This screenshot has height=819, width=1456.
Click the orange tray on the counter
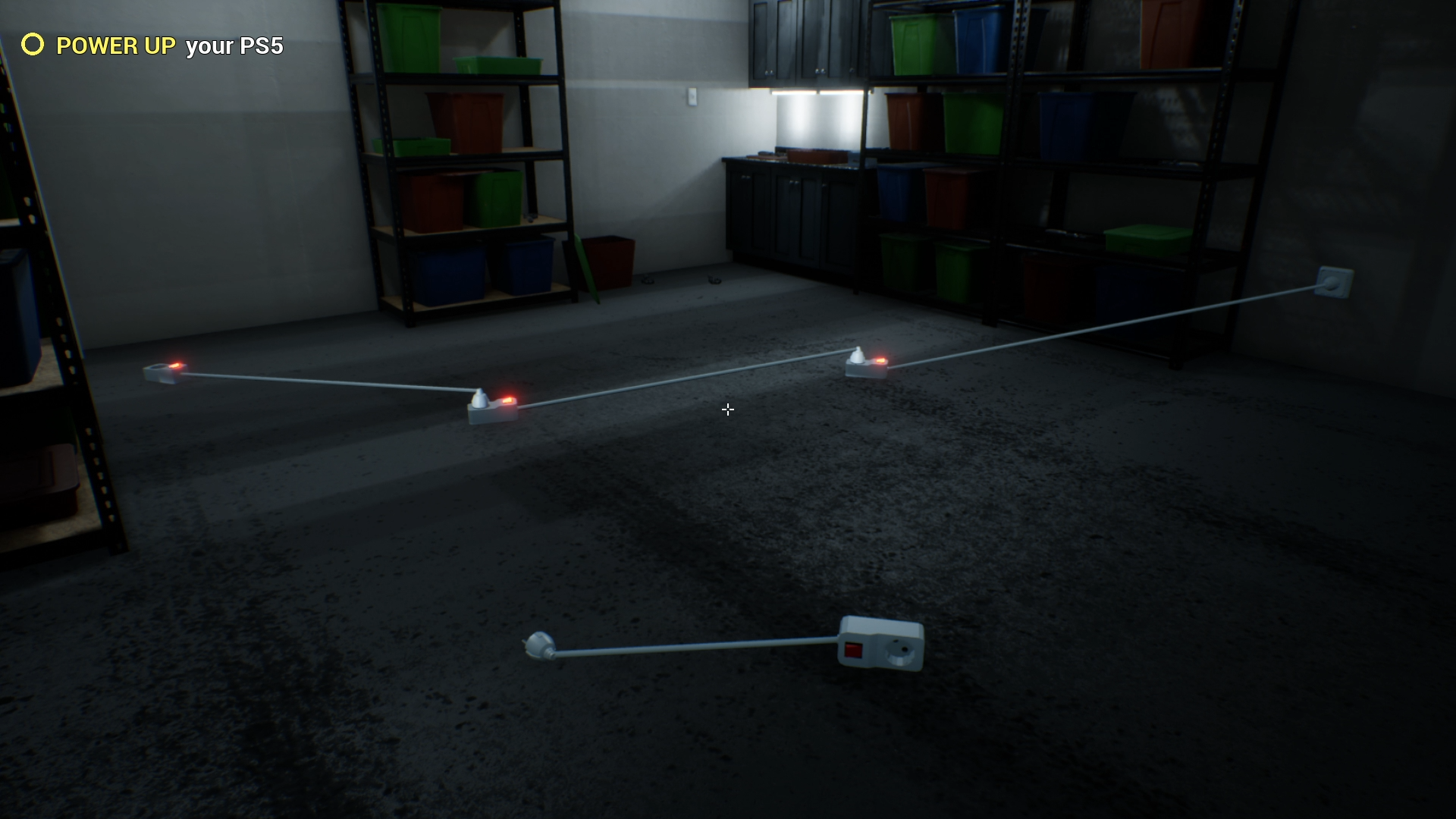(x=815, y=155)
